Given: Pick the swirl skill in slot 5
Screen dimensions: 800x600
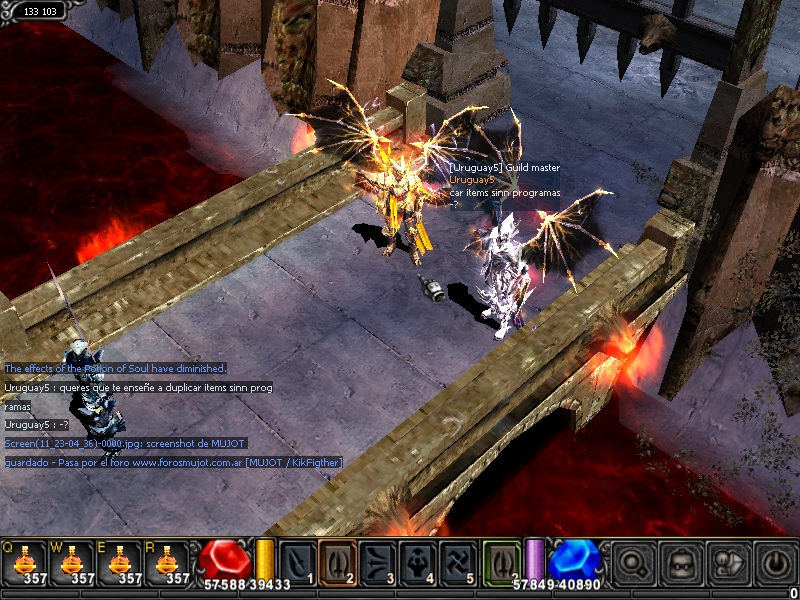Looking at the screenshot, I should click(458, 561).
